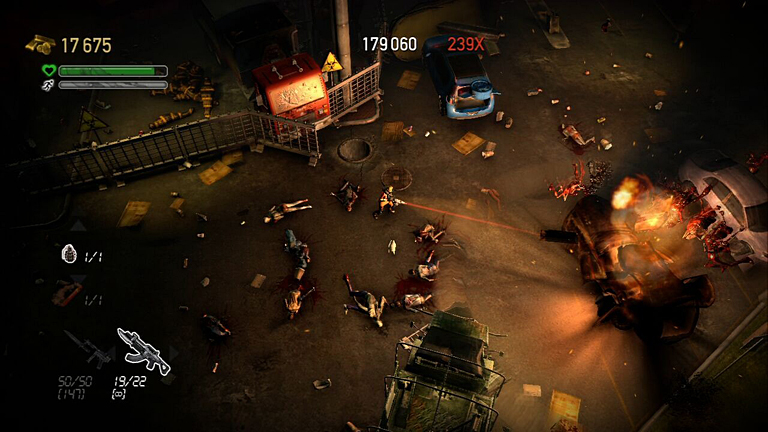Screen dimensions: 768x432
Task: Click the gold bars money icon
Action: coord(40,45)
